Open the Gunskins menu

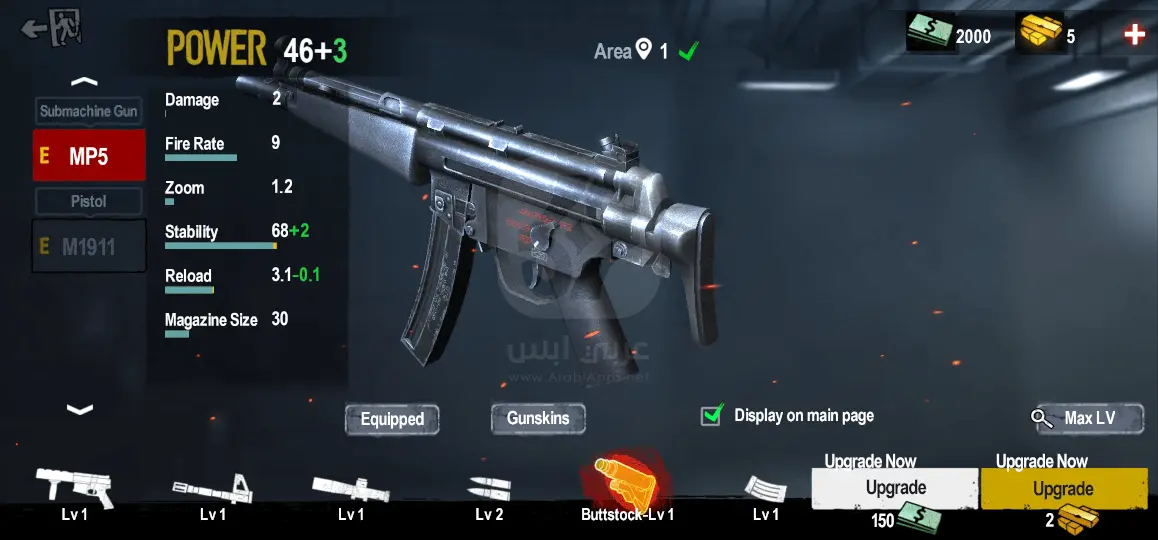538,418
